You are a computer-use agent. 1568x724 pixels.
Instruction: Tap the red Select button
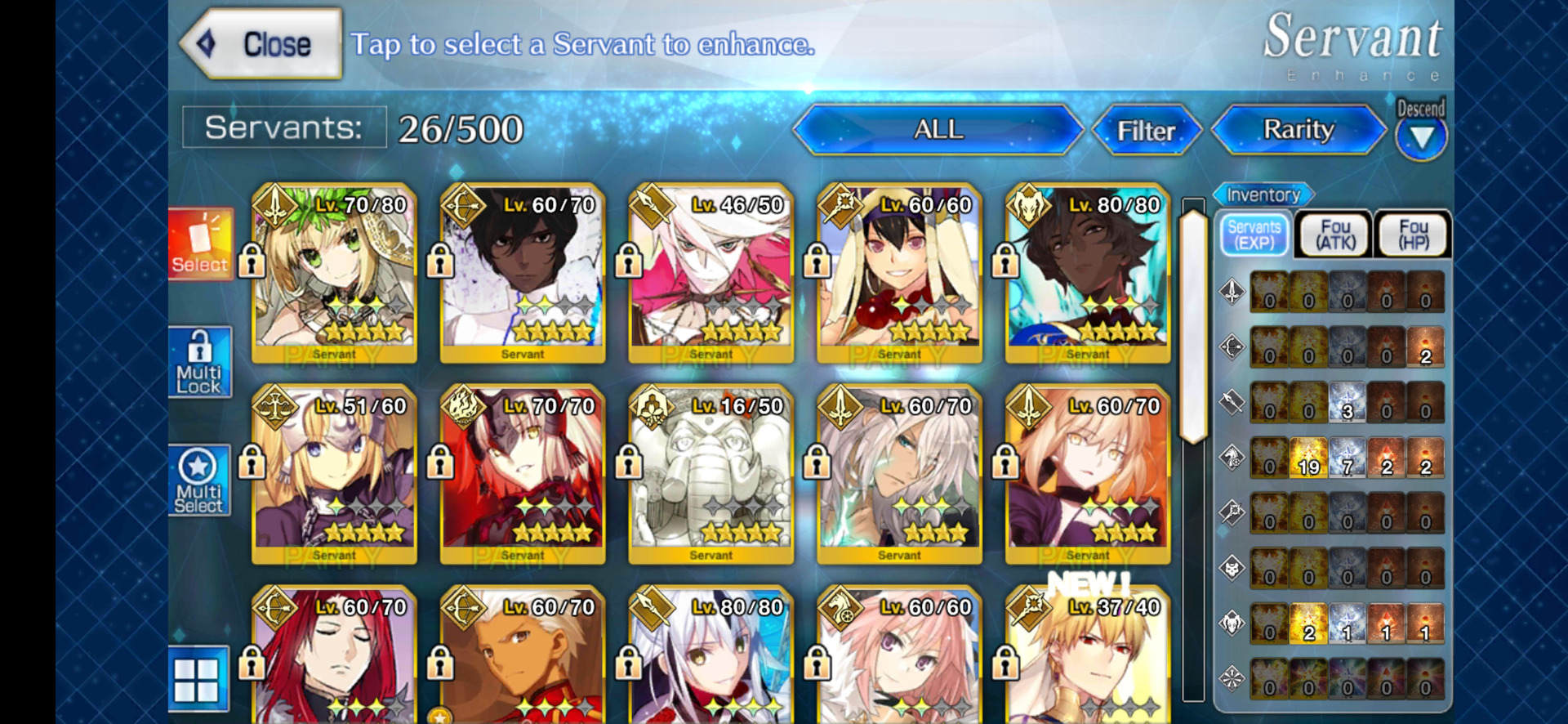(x=200, y=244)
